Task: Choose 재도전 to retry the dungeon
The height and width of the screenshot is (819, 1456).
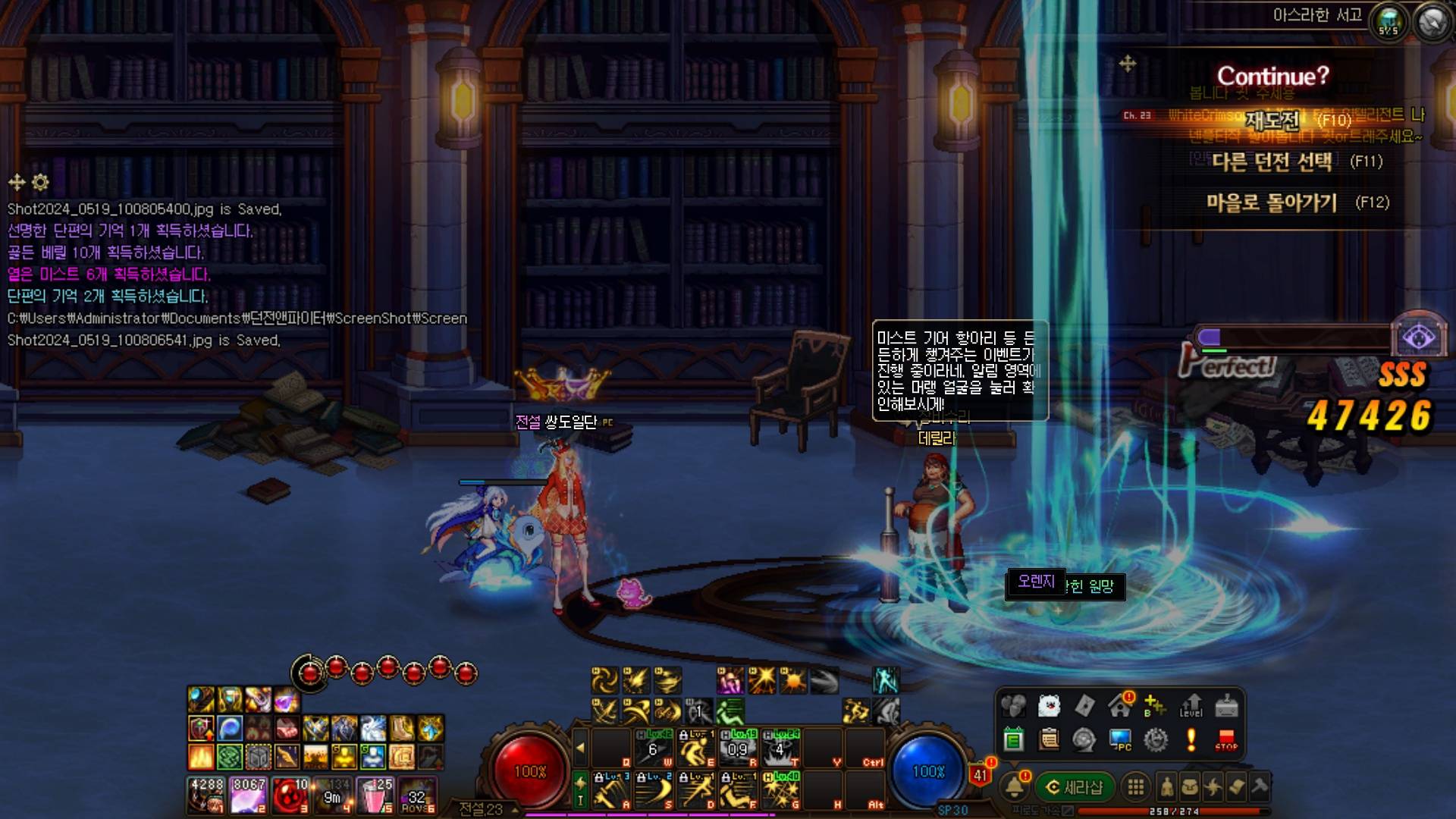Action: [1272, 120]
